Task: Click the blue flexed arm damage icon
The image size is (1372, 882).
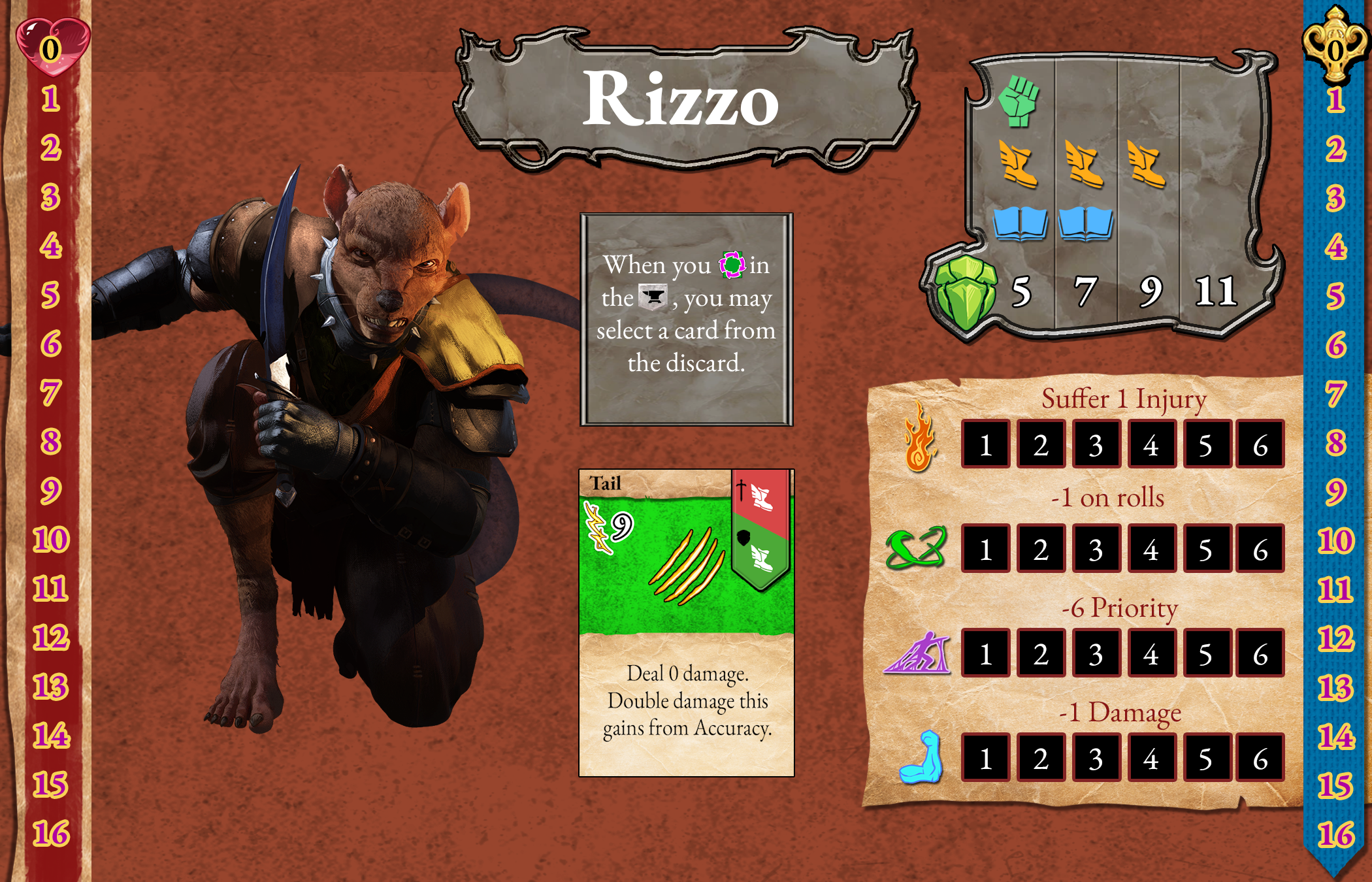Action: (921, 757)
